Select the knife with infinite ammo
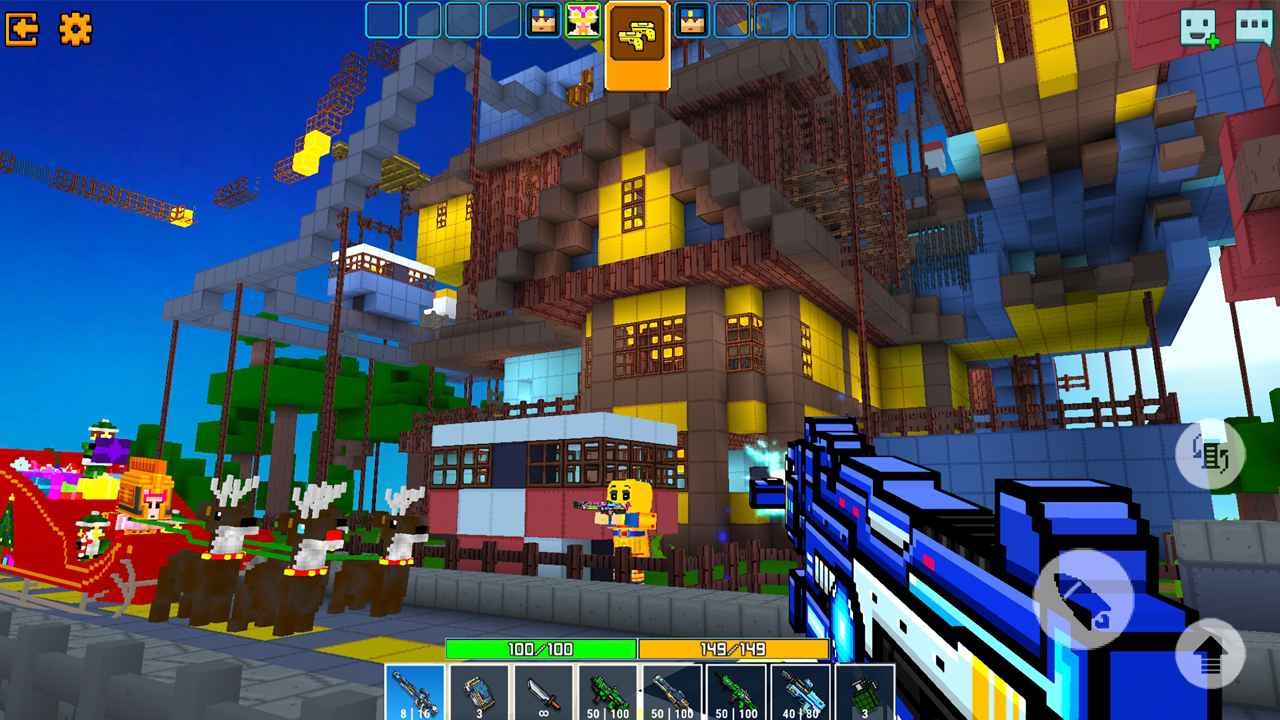Screen dimensions: 1280x720 [542, 693]
